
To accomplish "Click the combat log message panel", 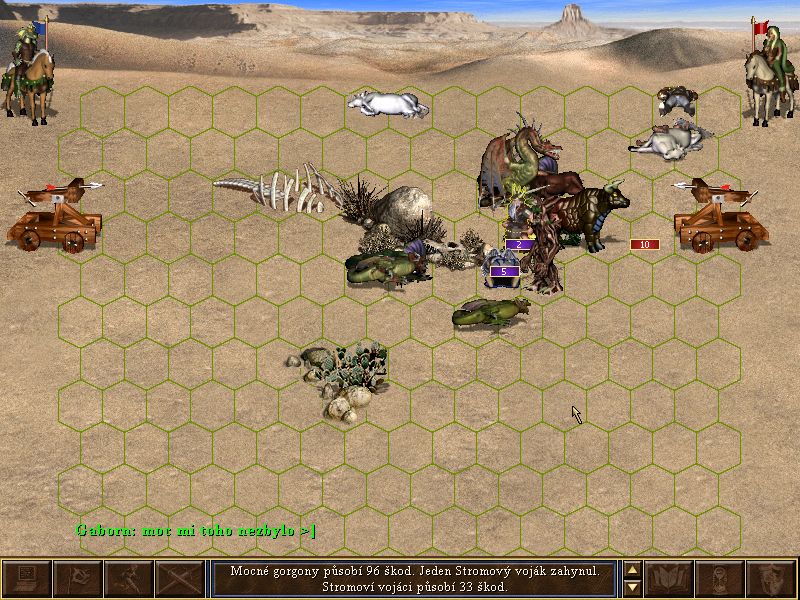I will click(414, 579).
